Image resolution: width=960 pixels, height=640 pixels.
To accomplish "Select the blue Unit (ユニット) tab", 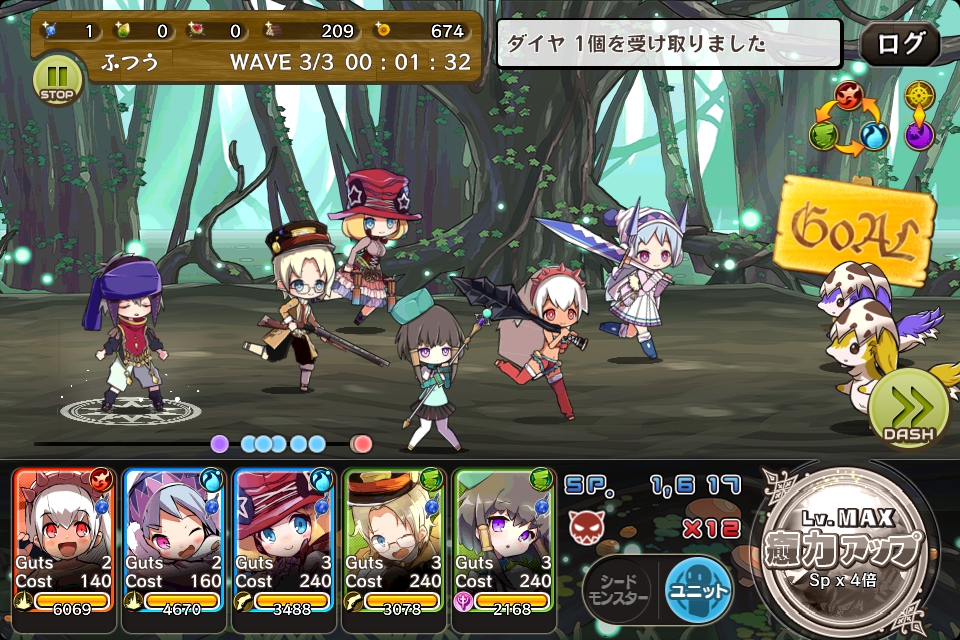I will click(x=697, y=591).
